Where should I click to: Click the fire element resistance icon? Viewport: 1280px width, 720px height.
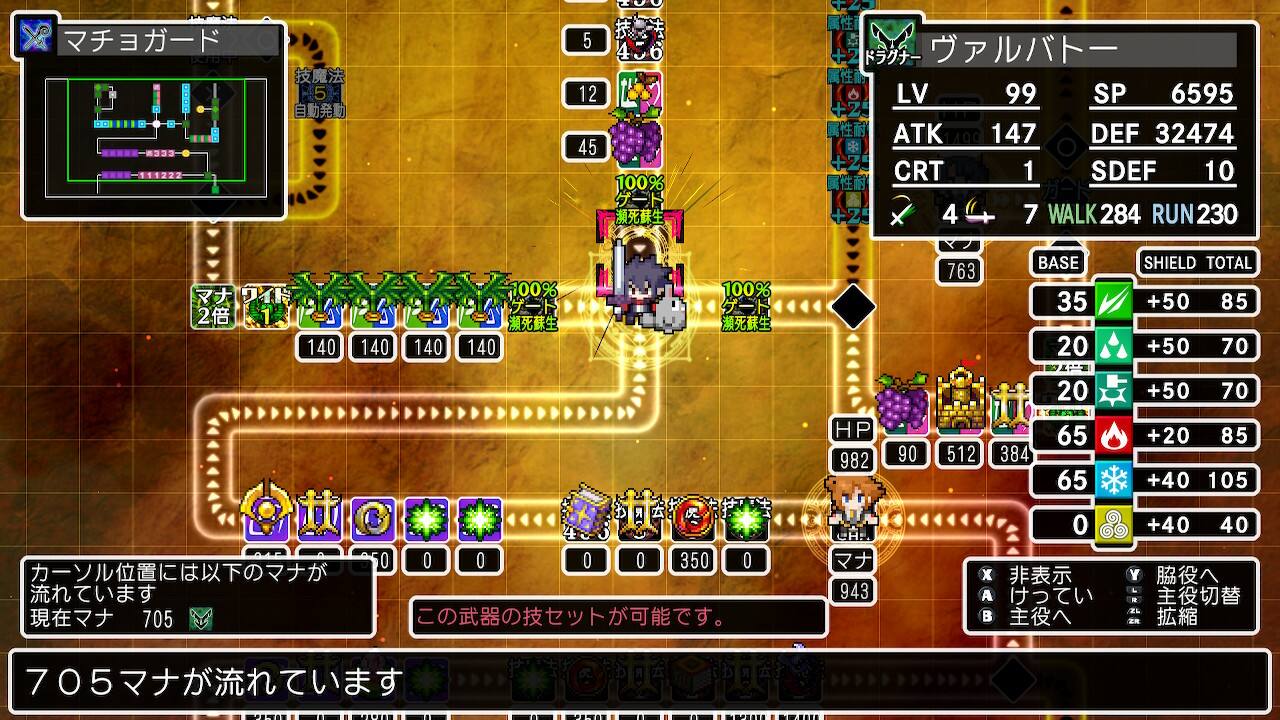[1113, 435]
